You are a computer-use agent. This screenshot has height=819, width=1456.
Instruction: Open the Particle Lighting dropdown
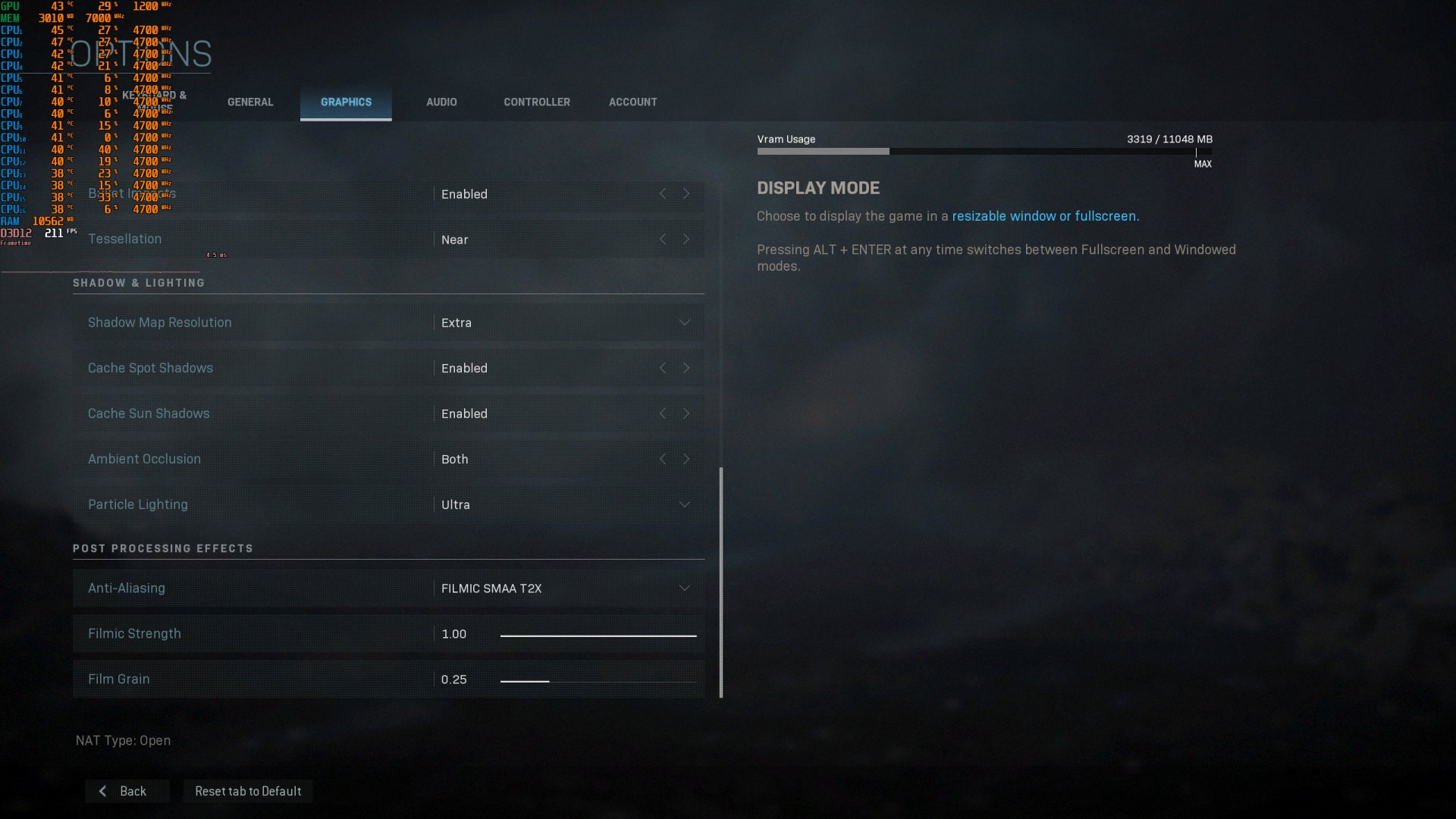[x=684, y=504]
